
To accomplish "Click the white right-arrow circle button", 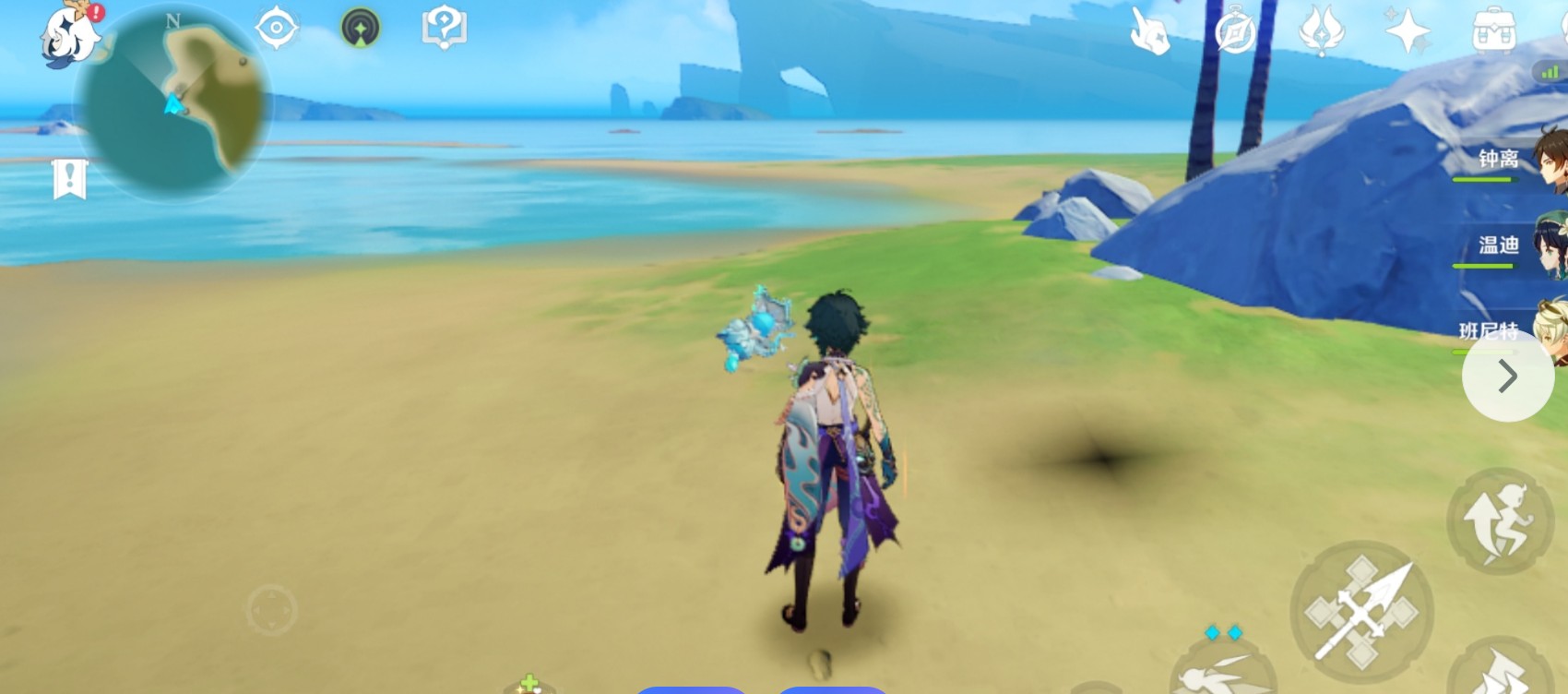I will point(1507,377).
